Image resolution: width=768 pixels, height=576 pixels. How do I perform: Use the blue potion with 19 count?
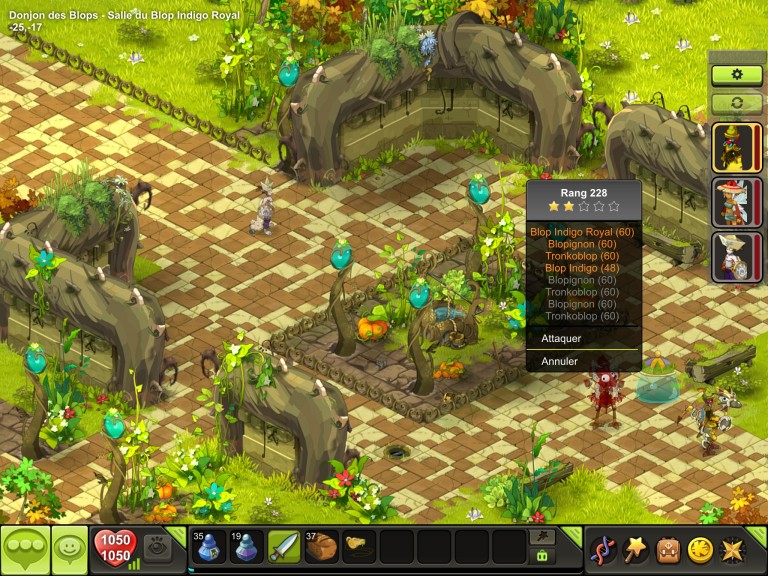246,548
